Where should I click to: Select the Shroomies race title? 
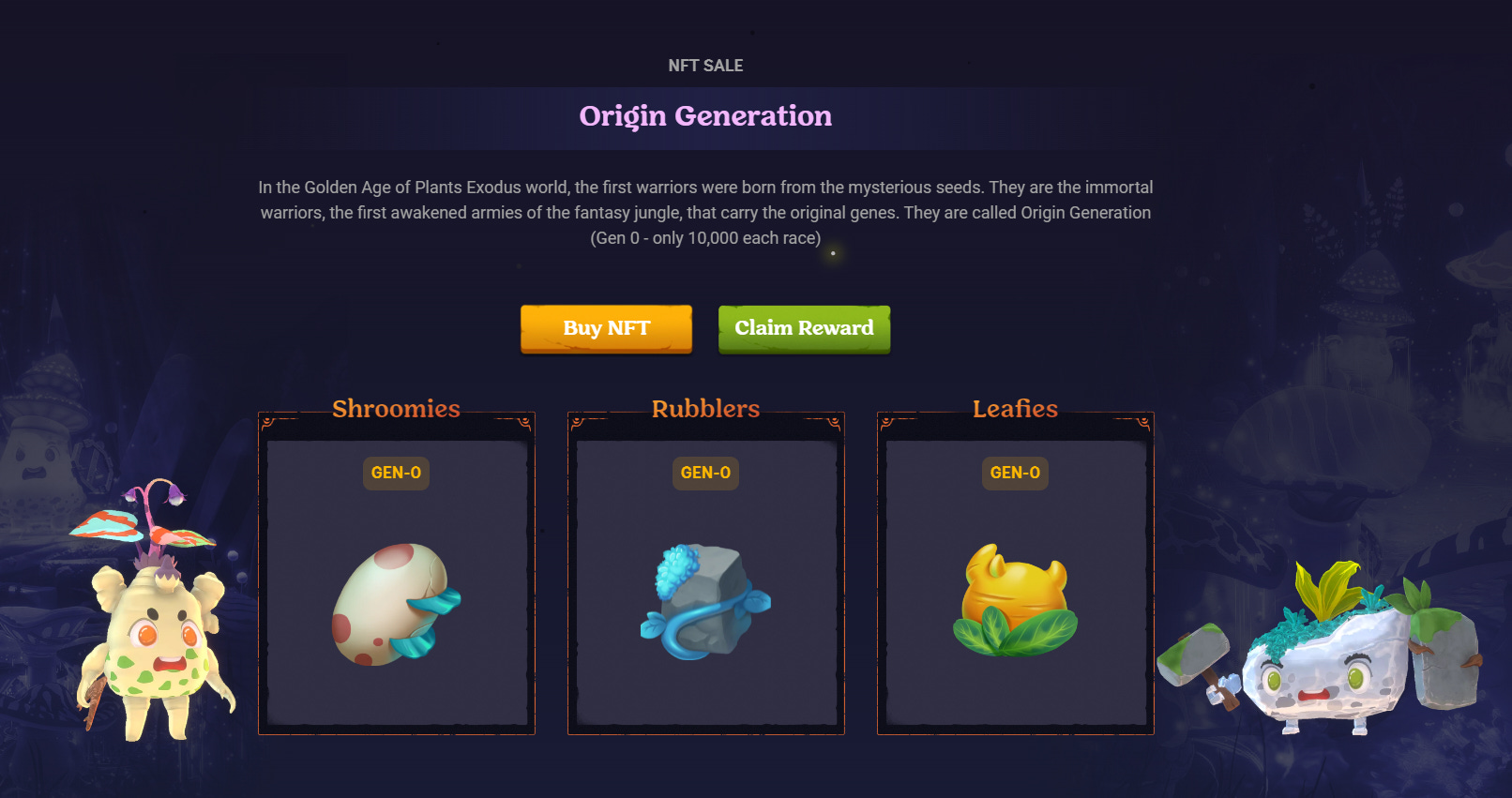click(x=396, y=409)
